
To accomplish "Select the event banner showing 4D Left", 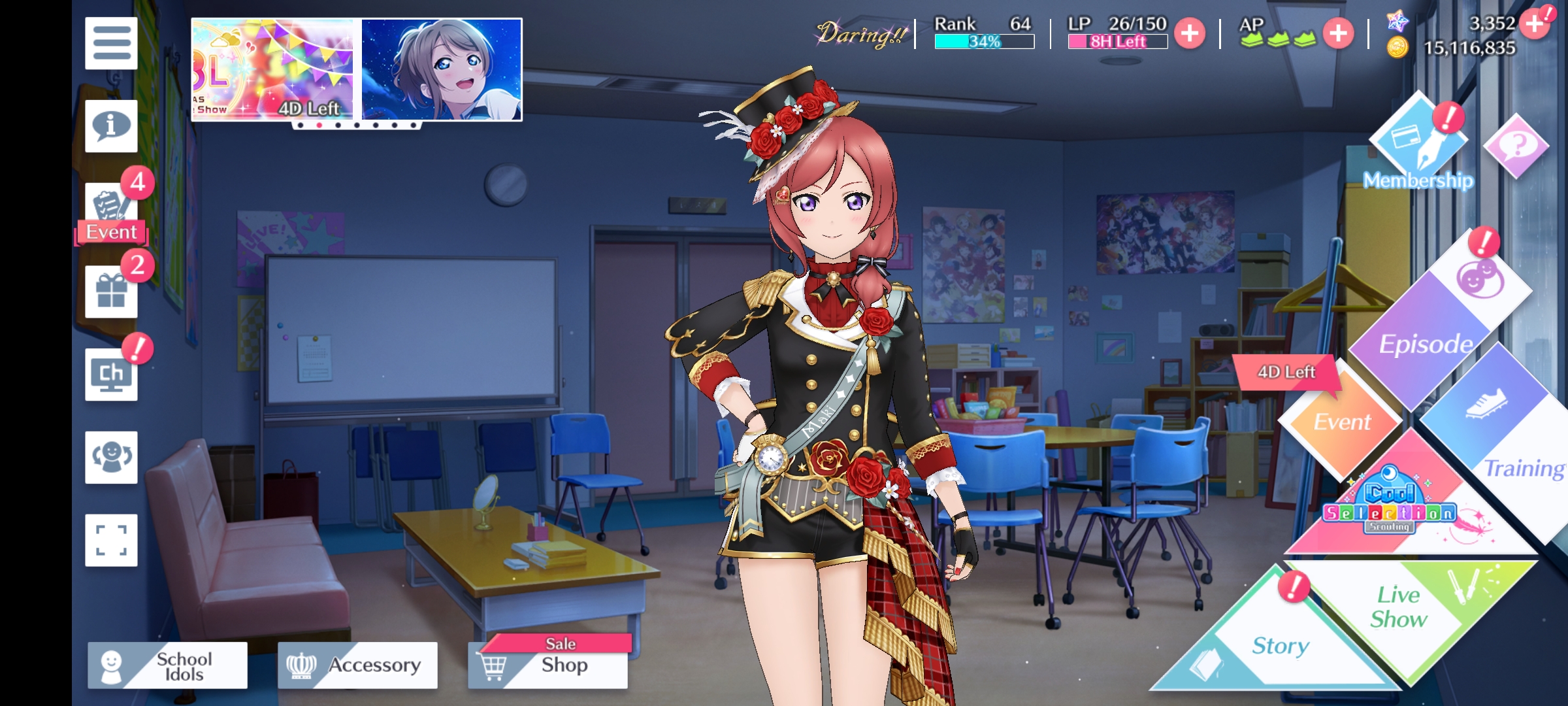I will pyautogui.click(x=274, y=69).
